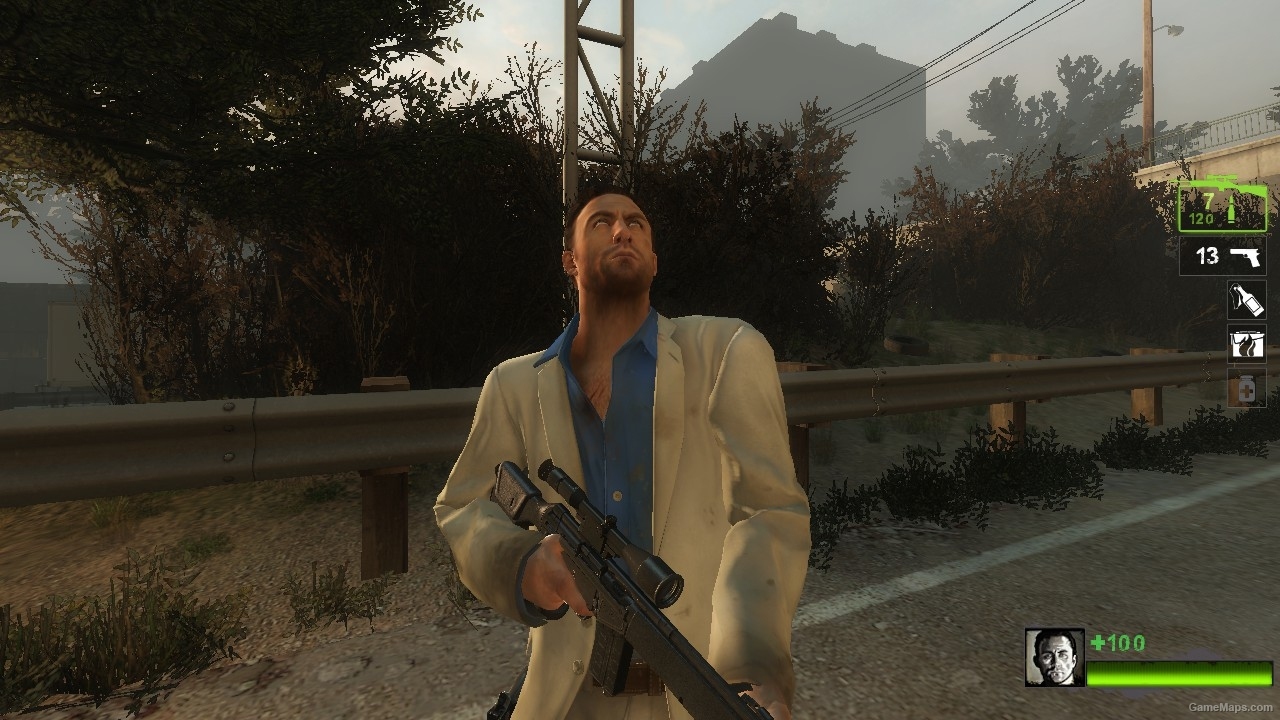This screenshot has width=1280, height=720.
Task: Click the bullet icon inside the ammo panel
Action: pyautogui.click(x=1232, y=210)
